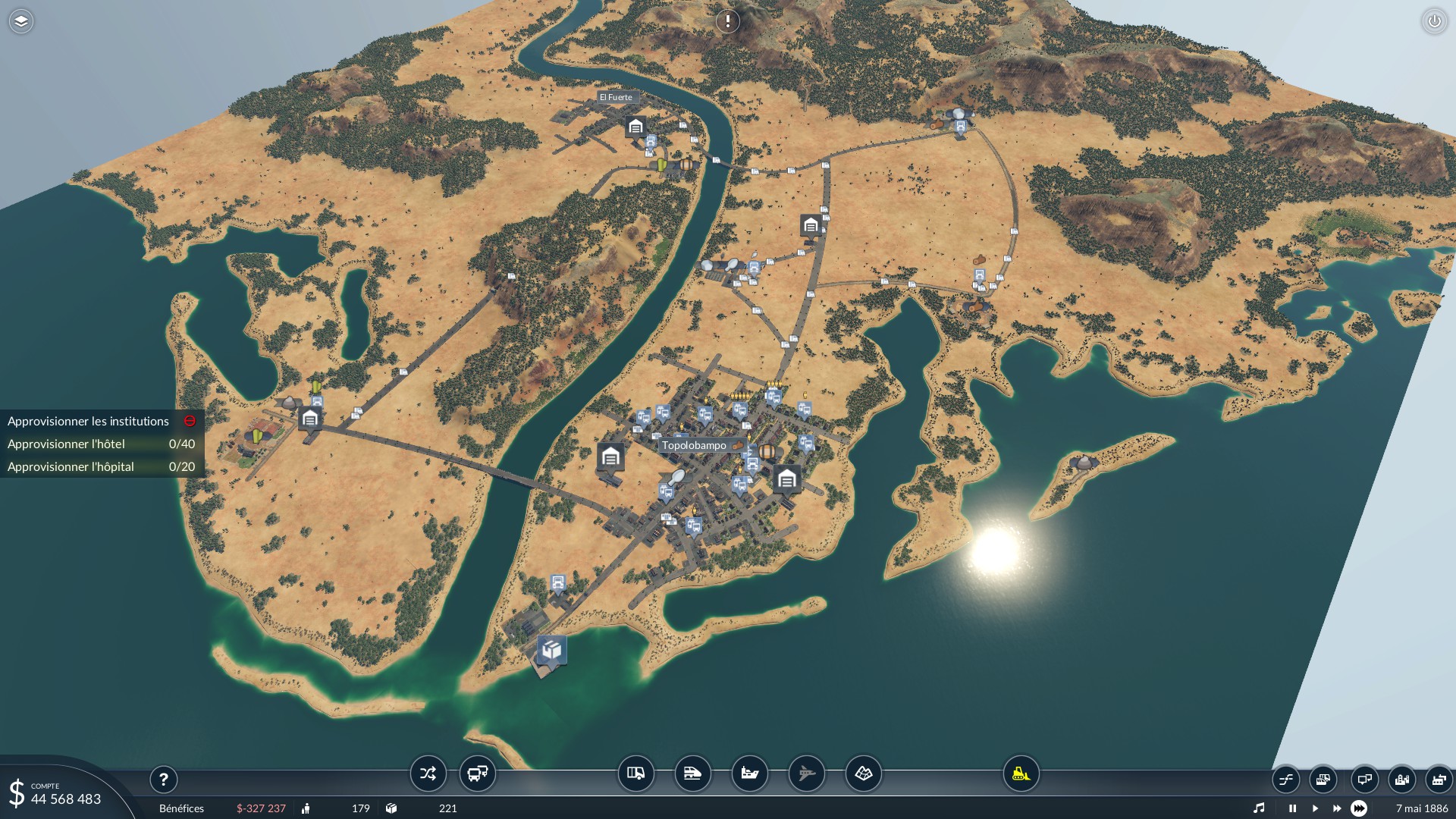Open the airplane construction menu
1456x819 pixels.
pos(806,773)
